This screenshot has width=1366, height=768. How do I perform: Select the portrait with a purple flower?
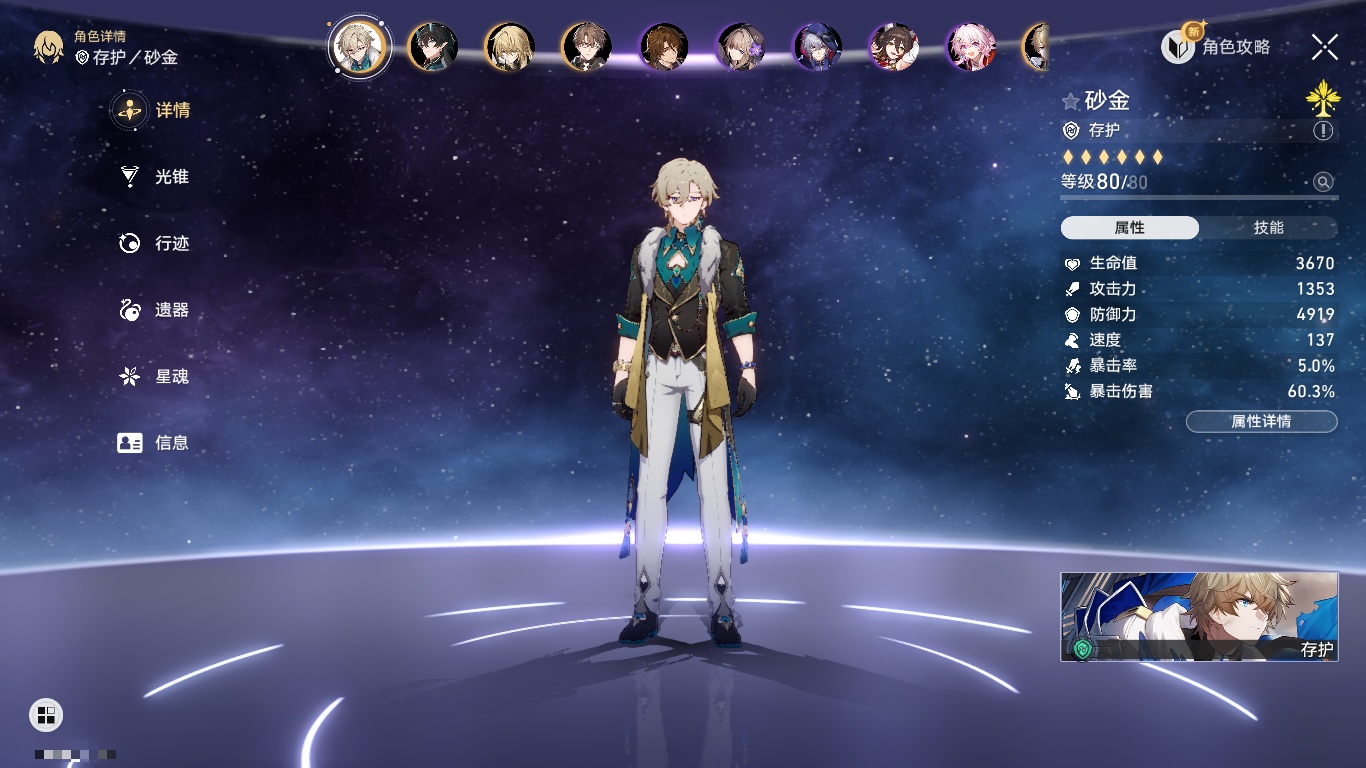(x=741, y=47)
